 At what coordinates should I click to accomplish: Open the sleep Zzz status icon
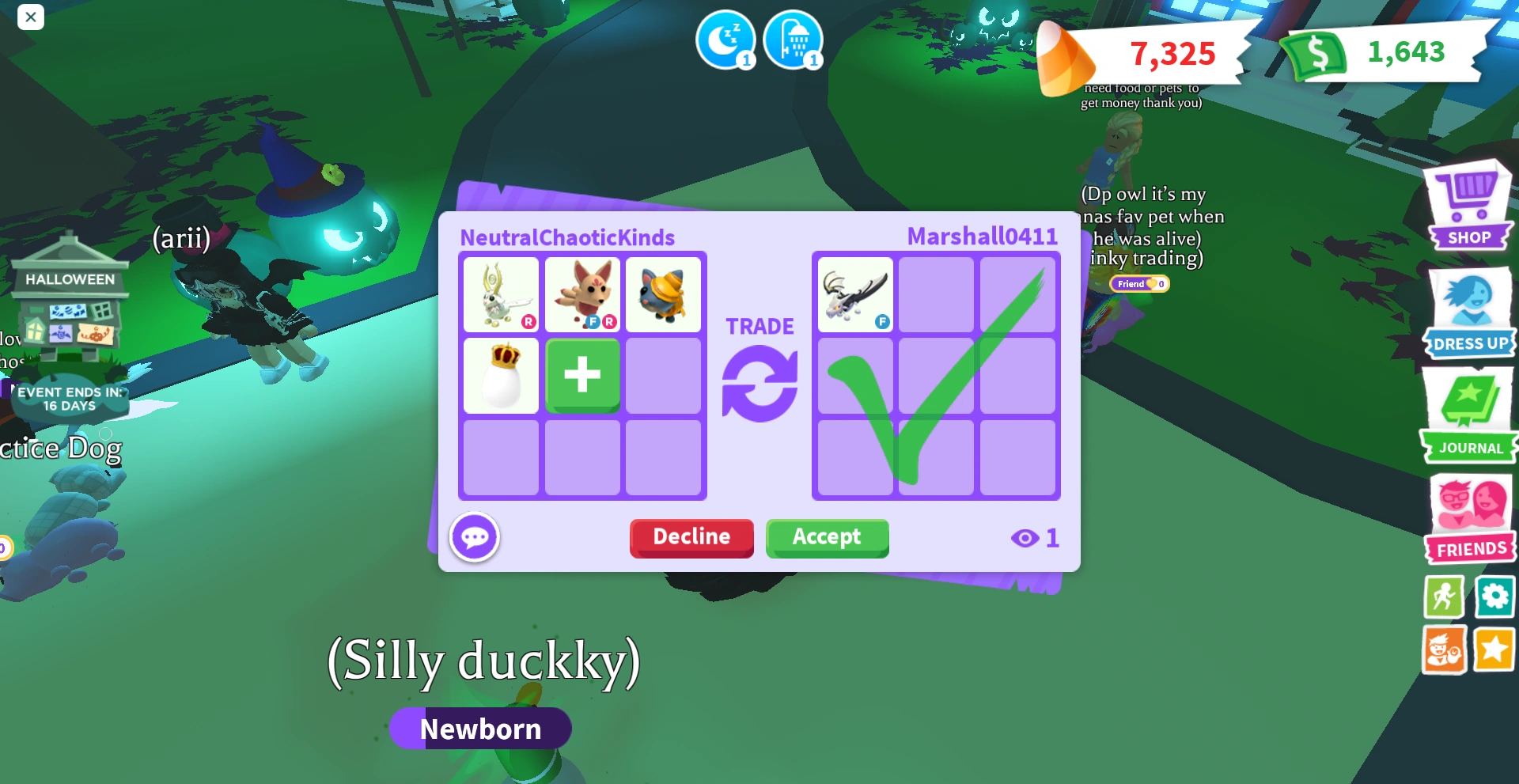(x=725, y=40)
